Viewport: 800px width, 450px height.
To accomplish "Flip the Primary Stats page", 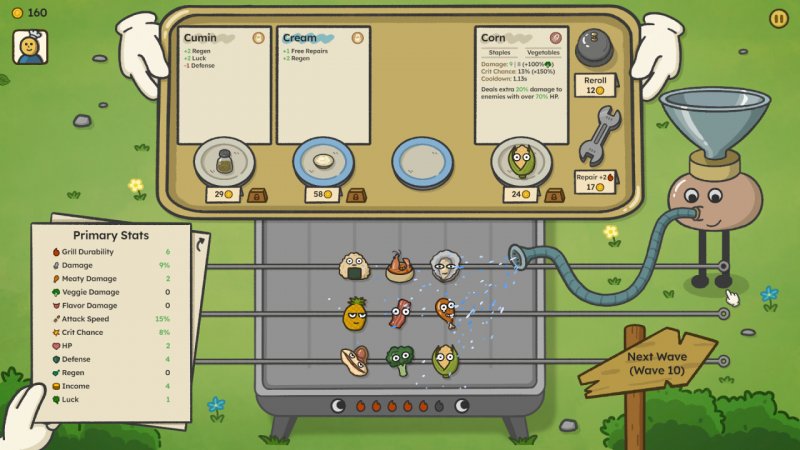I will 200,245.
